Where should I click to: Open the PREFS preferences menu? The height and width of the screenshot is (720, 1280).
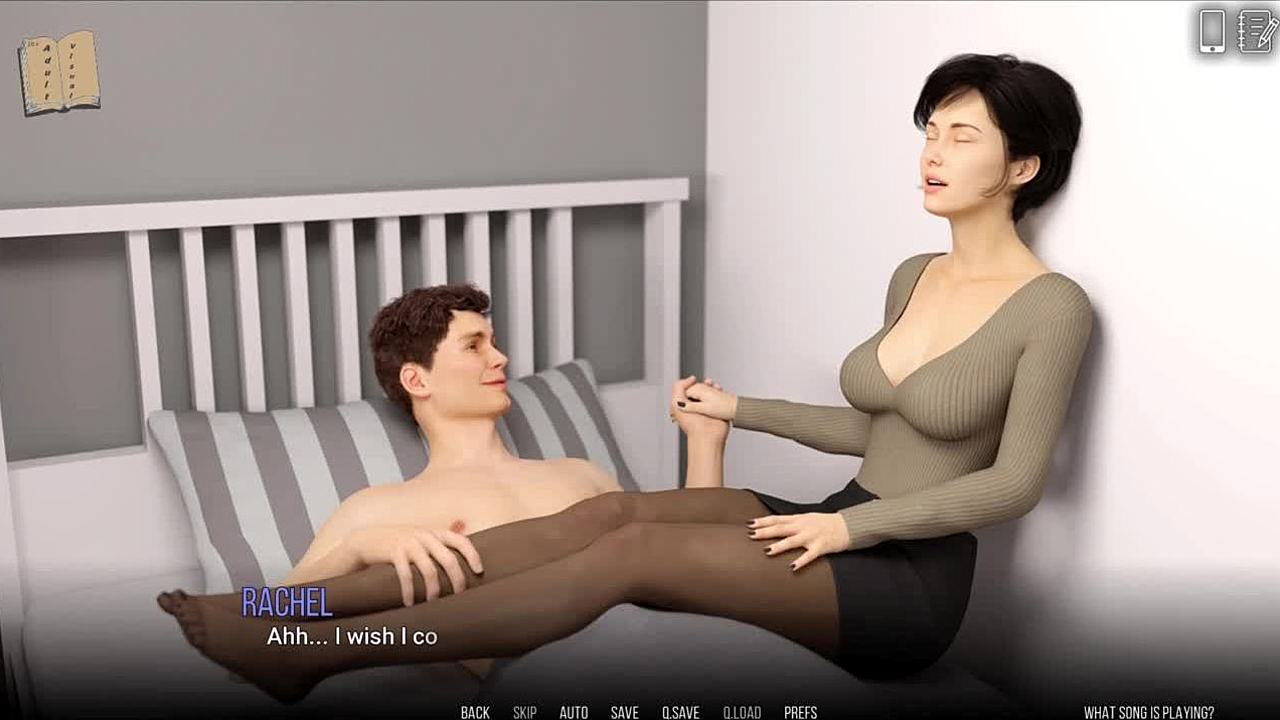pyautogui.click(x=800, y=712)
